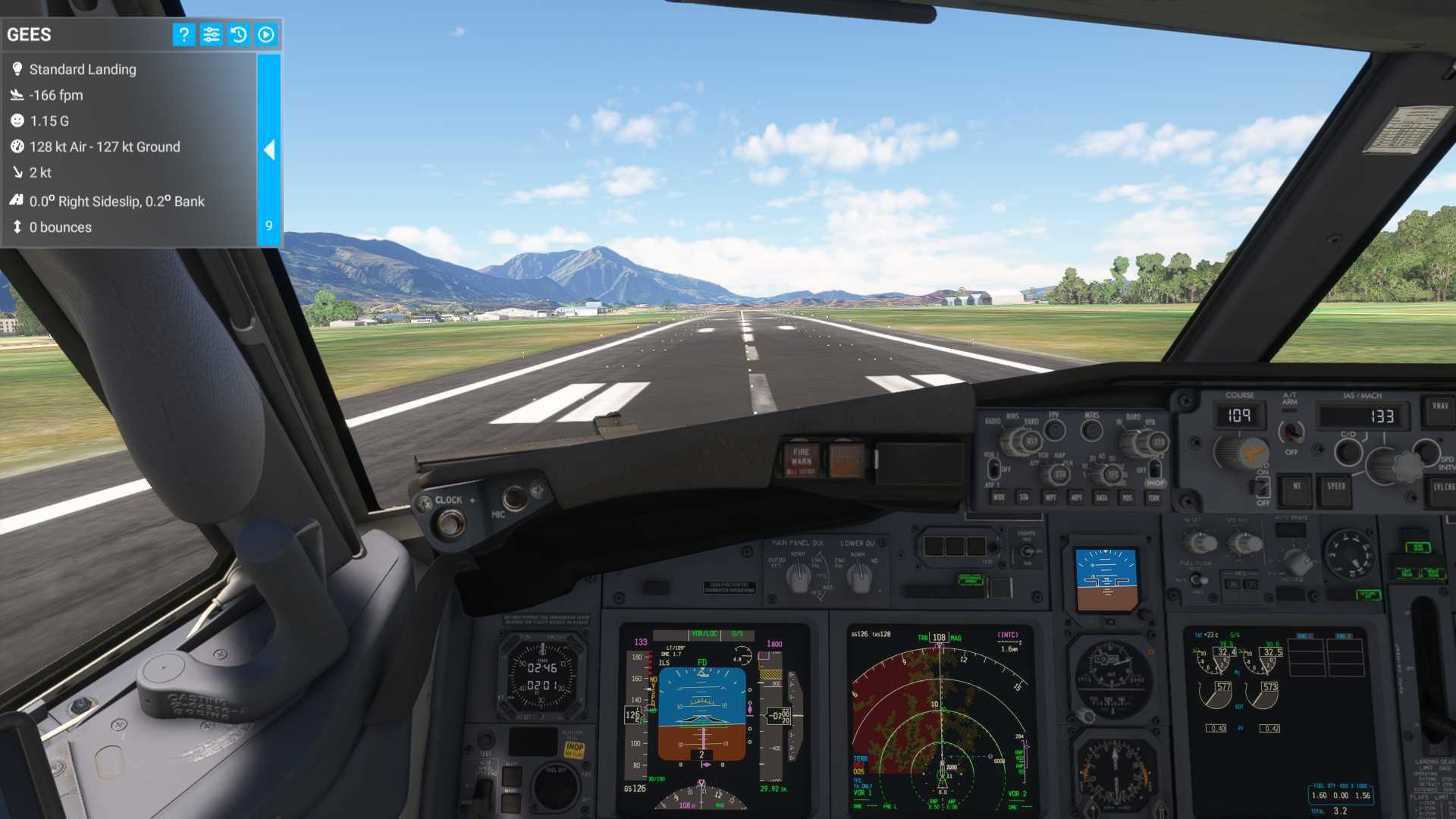Click the GEES circled play button
This screenshot has width=1456, height=819.
[266, 34]
